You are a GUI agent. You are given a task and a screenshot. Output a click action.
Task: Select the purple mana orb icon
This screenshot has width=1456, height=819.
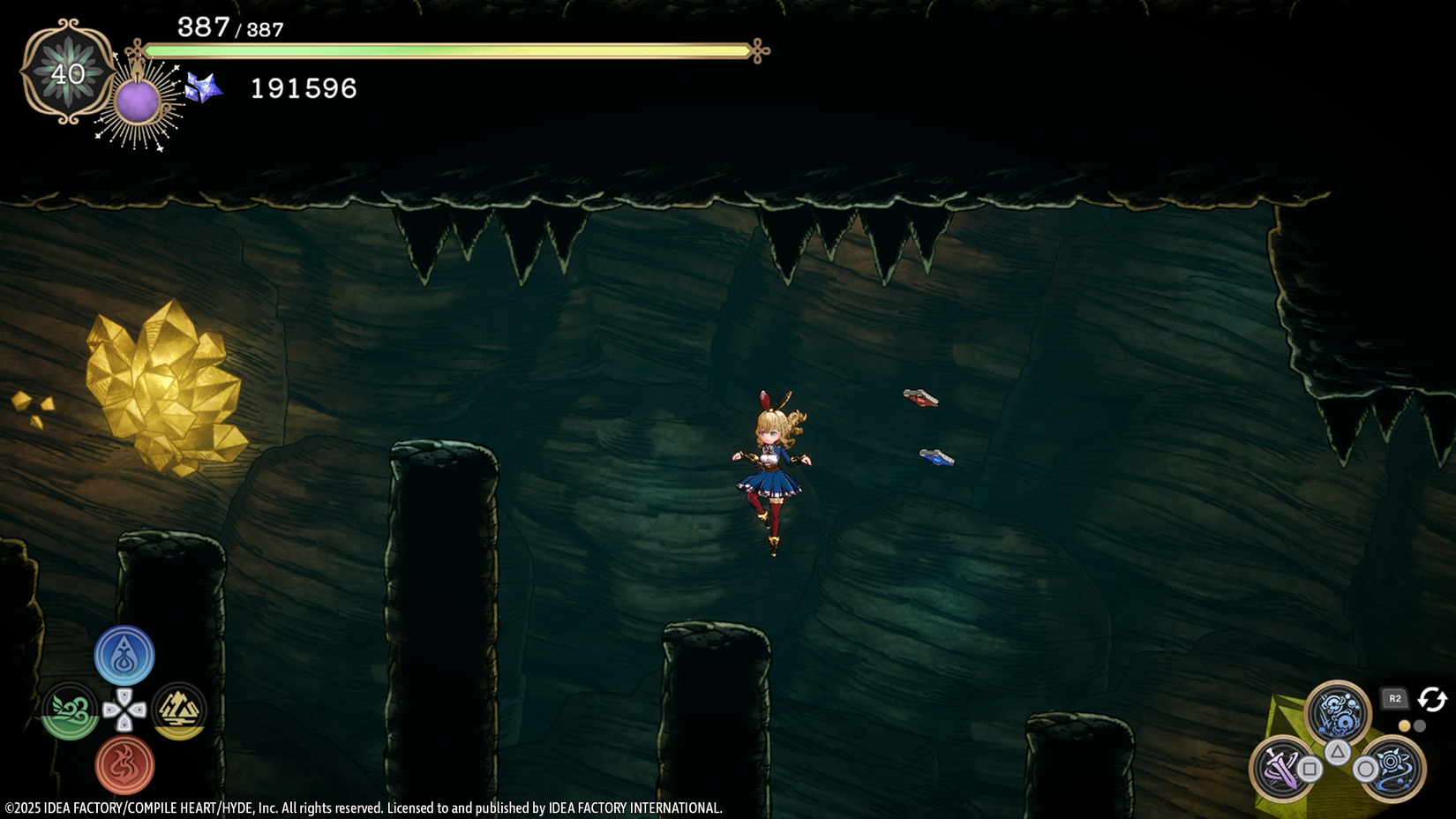coord(139,100)
